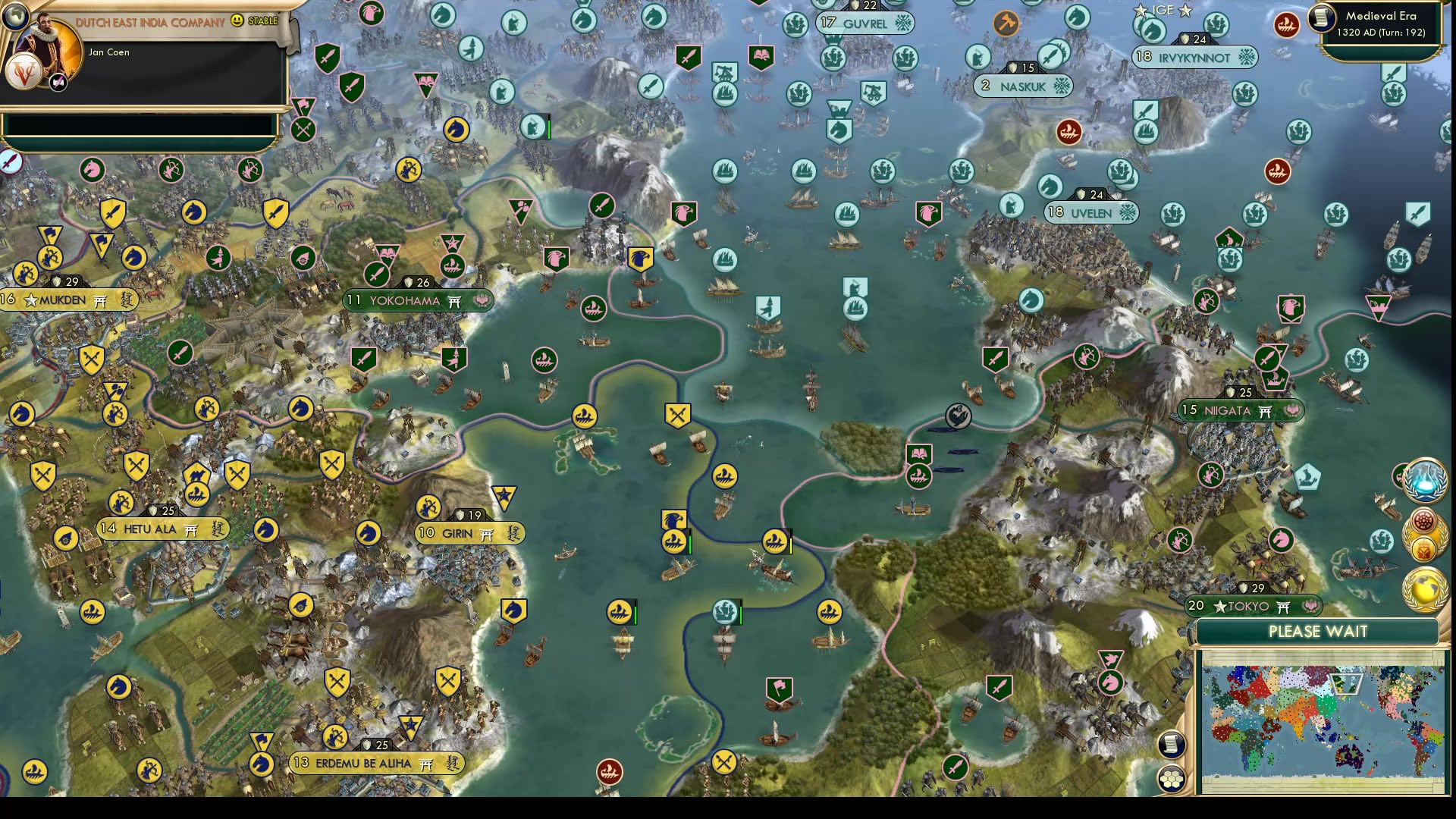Open the blue research flask notification
Screen dimensions: 1456x819
(1424, 479)
